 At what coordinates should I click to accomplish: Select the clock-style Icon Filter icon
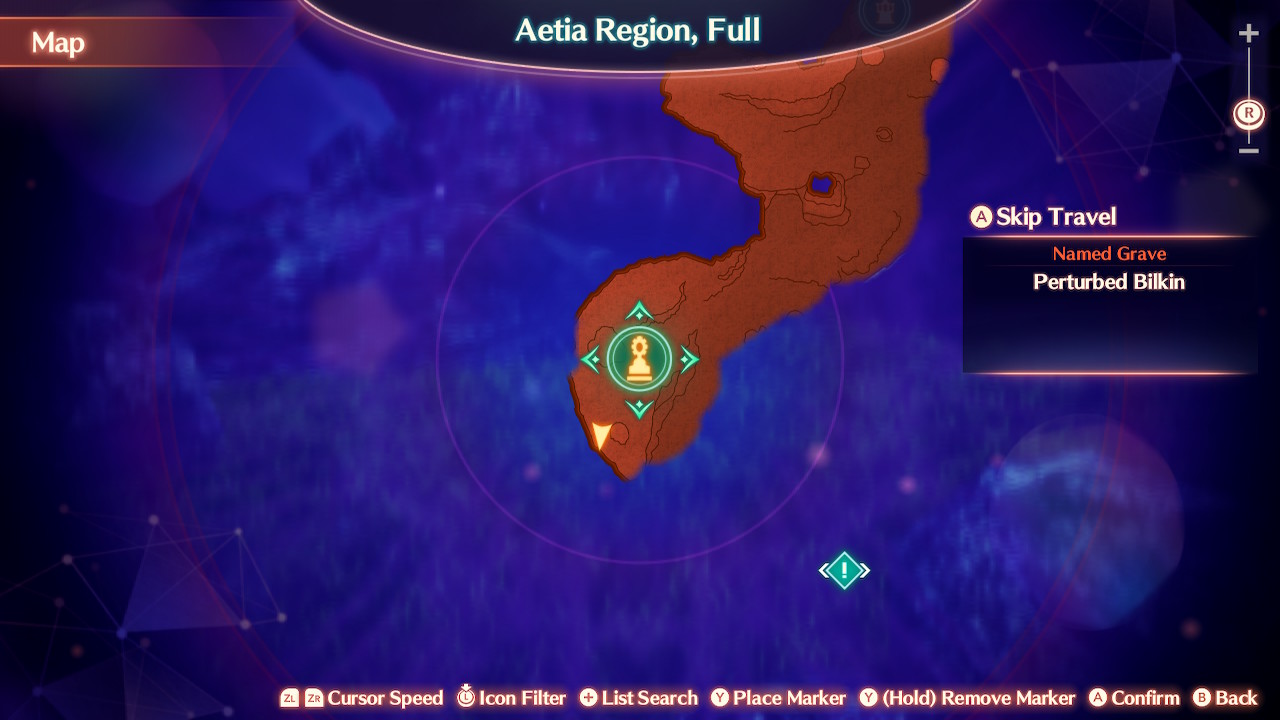tap(467, 698)
